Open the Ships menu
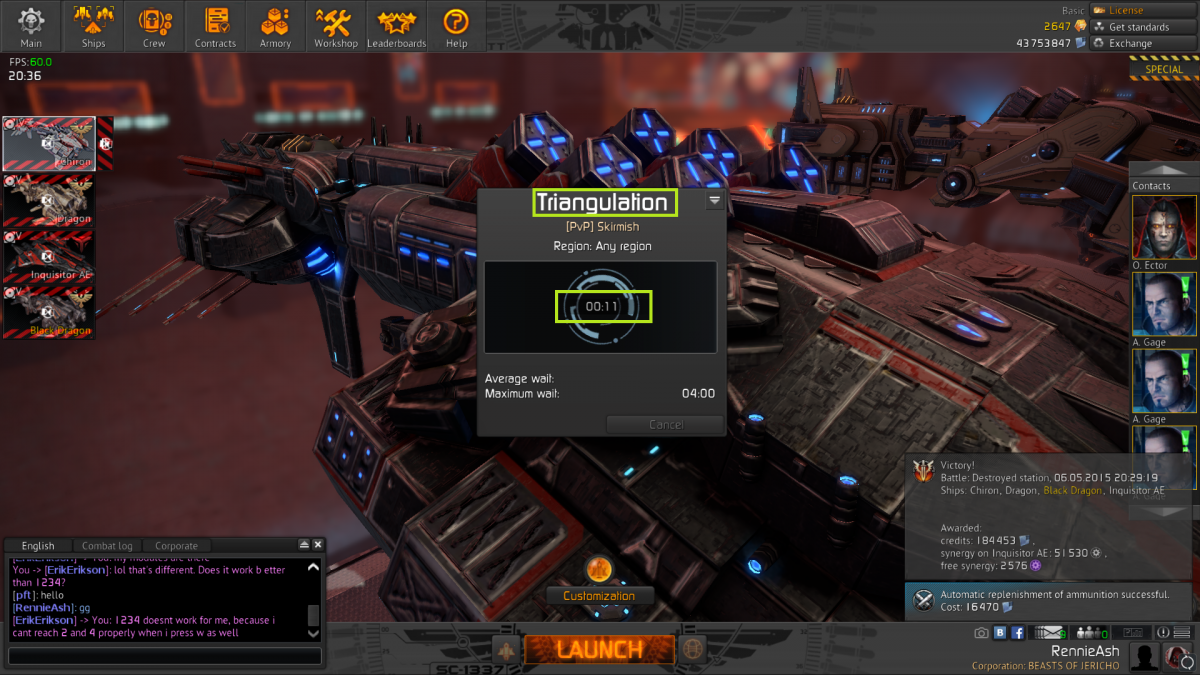Viewport: 1200px width, 675px height. (93, 27)
